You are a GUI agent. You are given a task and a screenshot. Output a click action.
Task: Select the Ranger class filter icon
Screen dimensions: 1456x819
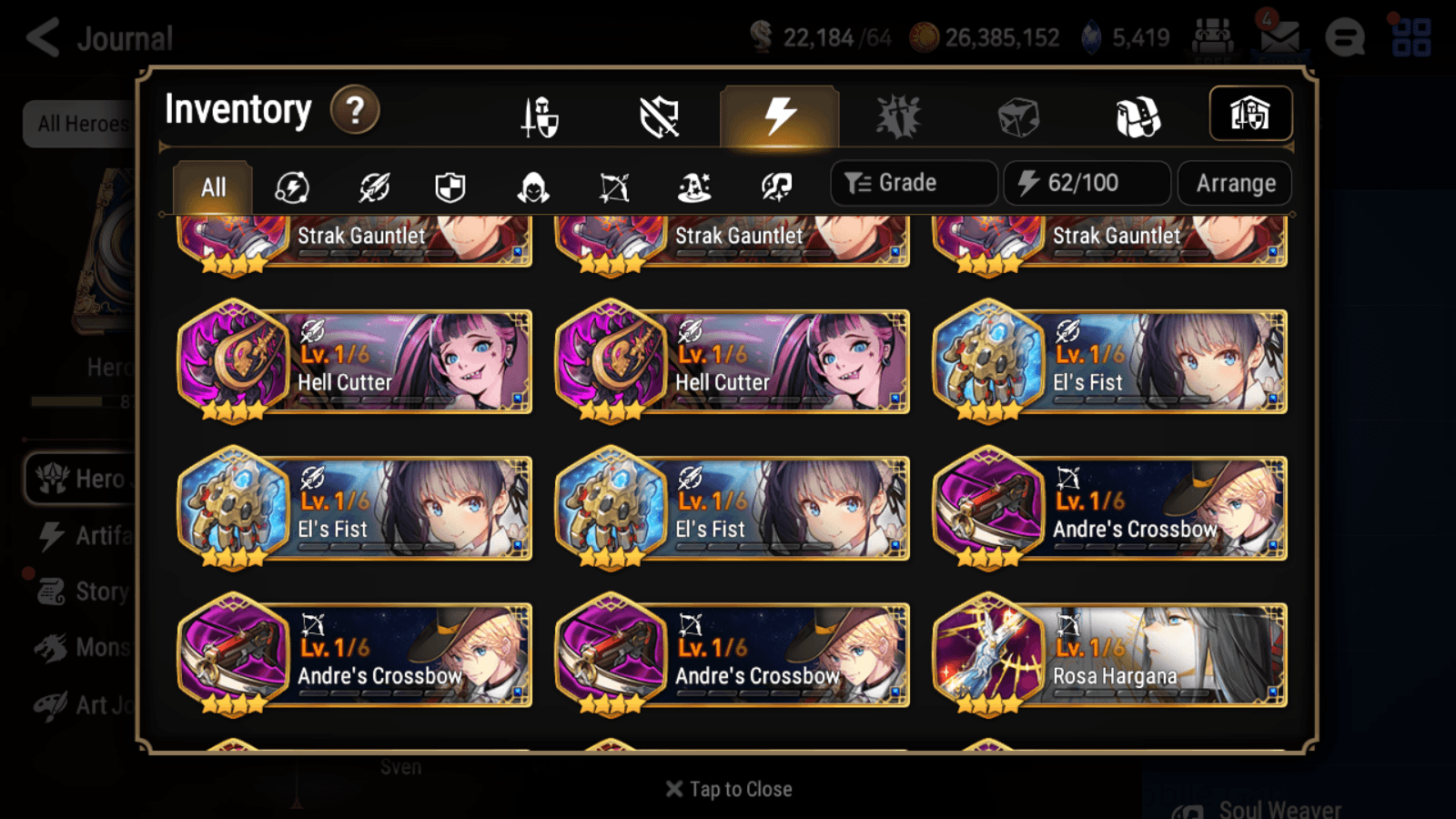(x=614, y=187)
